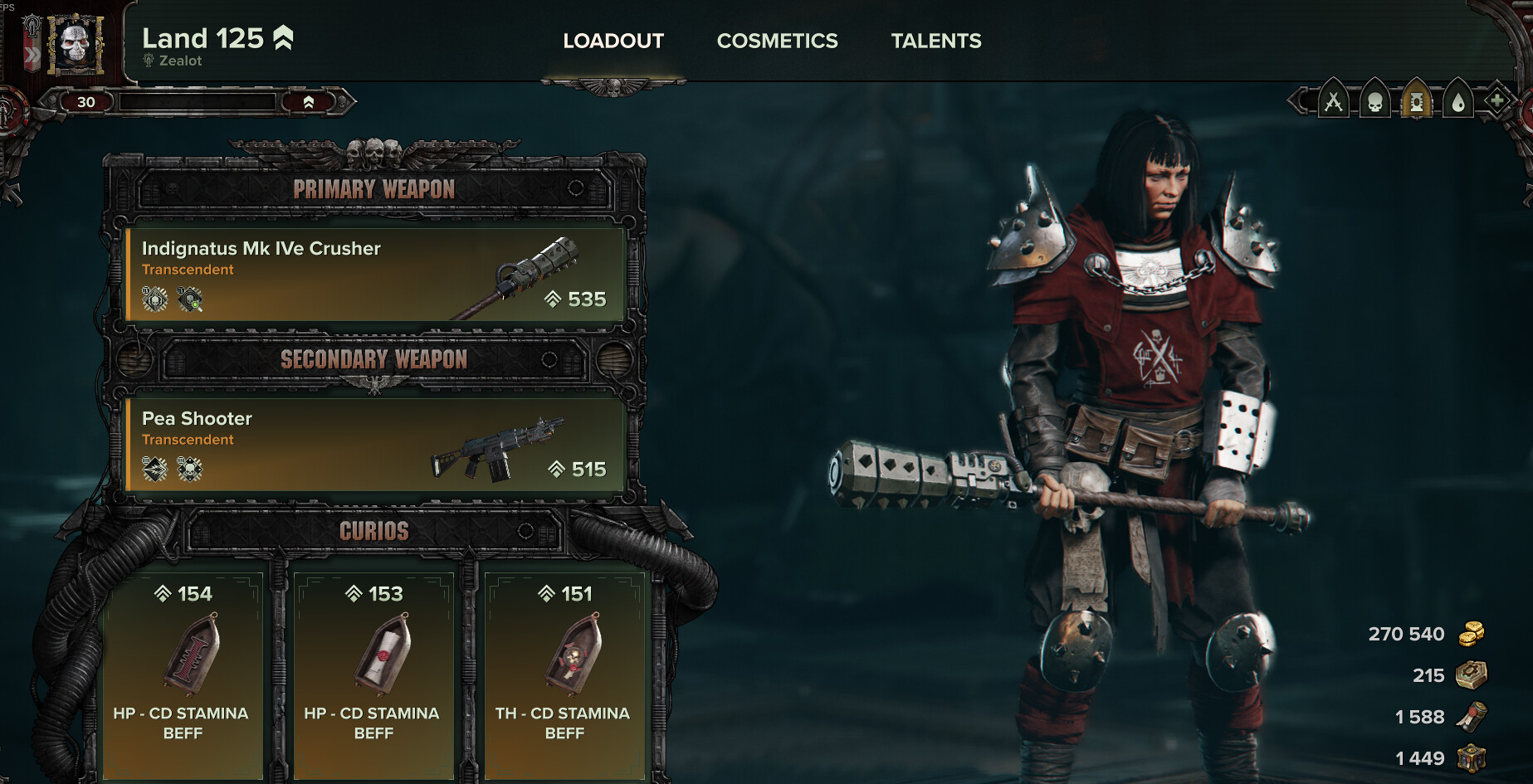The width and height of the screenshot is (1533, 784).
Task: Go to the Talents tab
Action: (935, 41)
